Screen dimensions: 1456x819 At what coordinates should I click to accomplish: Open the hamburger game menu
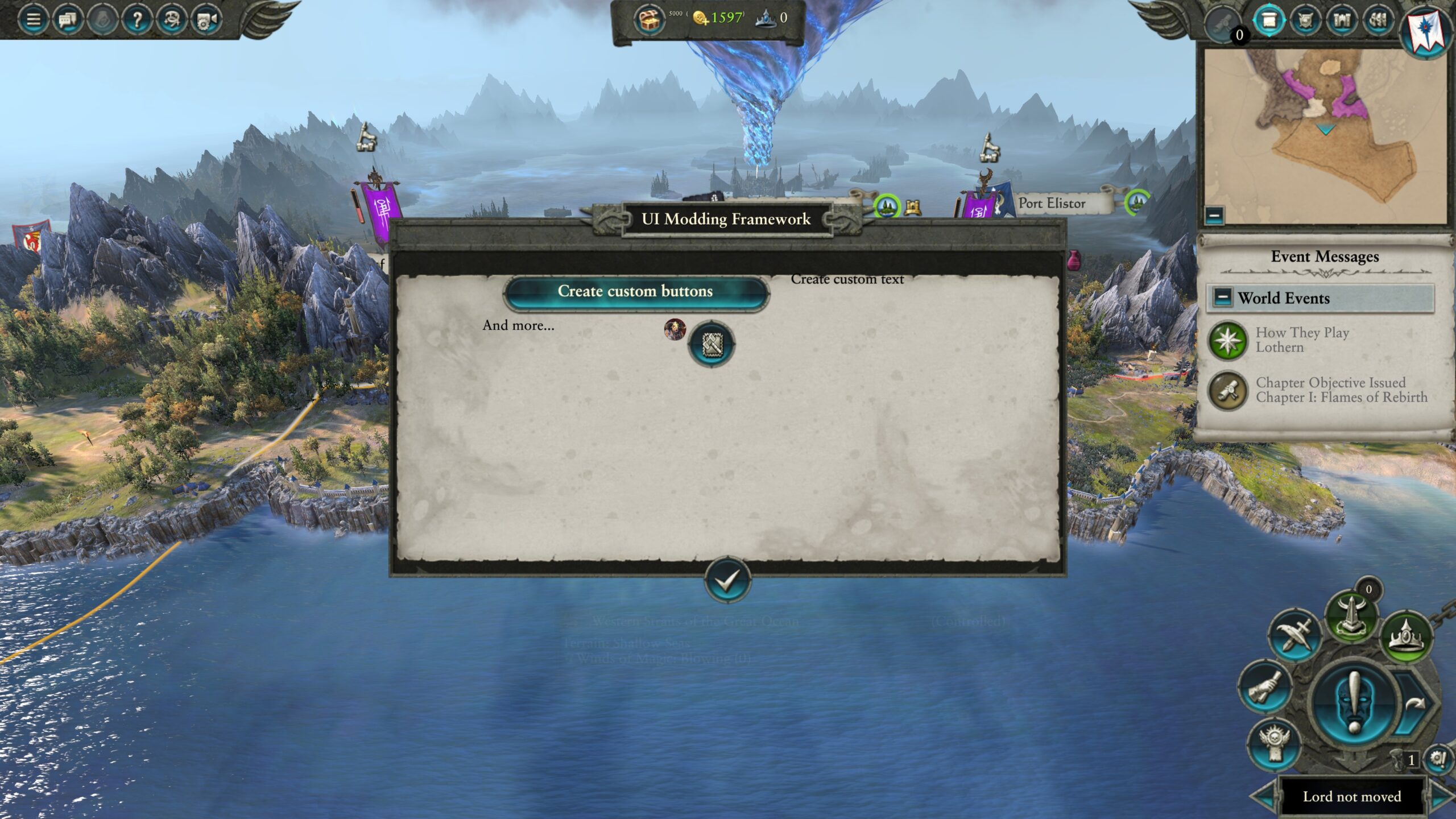[34, 20]
